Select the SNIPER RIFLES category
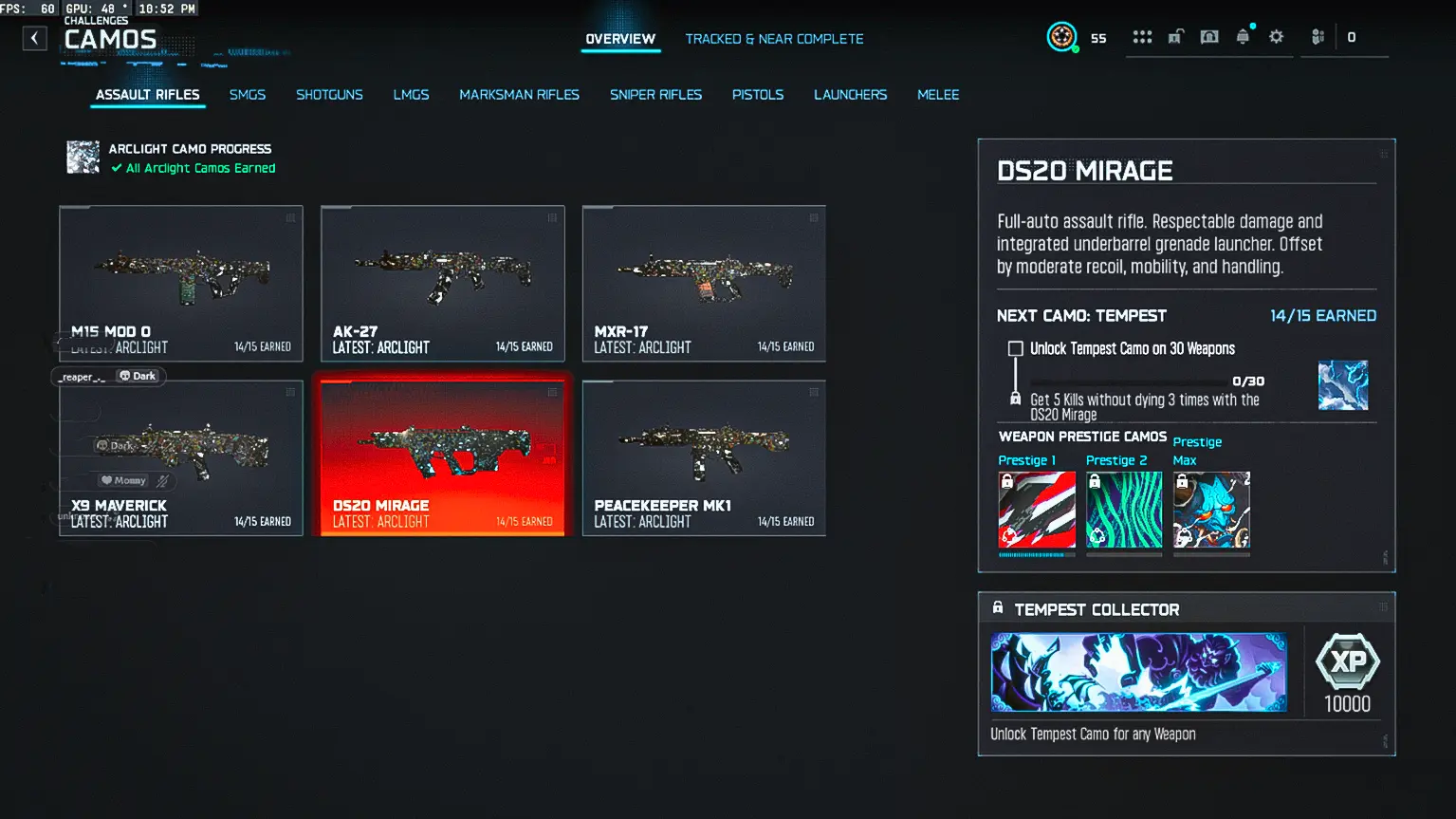 (655, 94)
